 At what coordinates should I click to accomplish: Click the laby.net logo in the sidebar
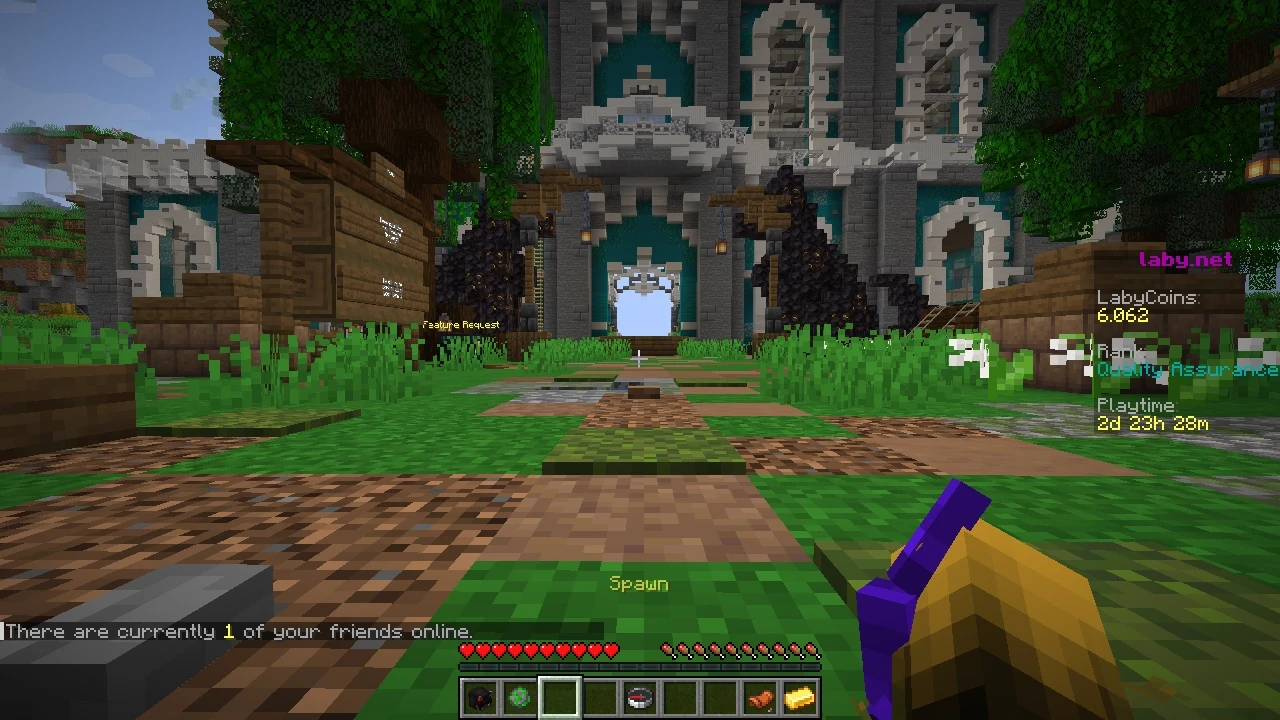1186,259
